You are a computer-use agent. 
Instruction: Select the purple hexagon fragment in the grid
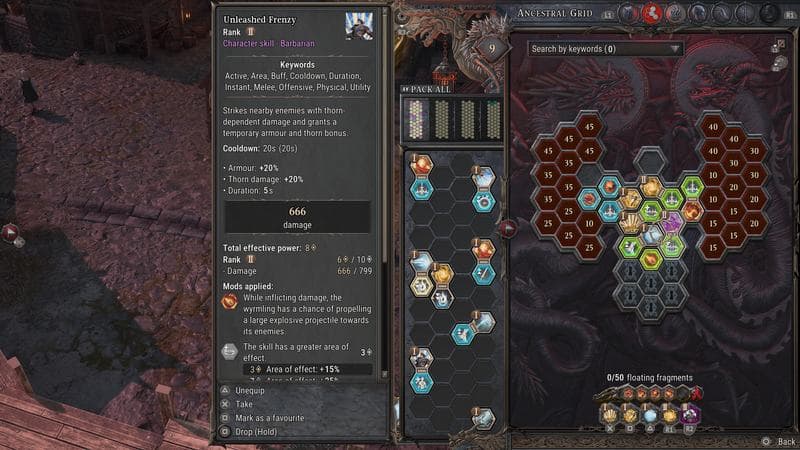click(x=672, y=220)
